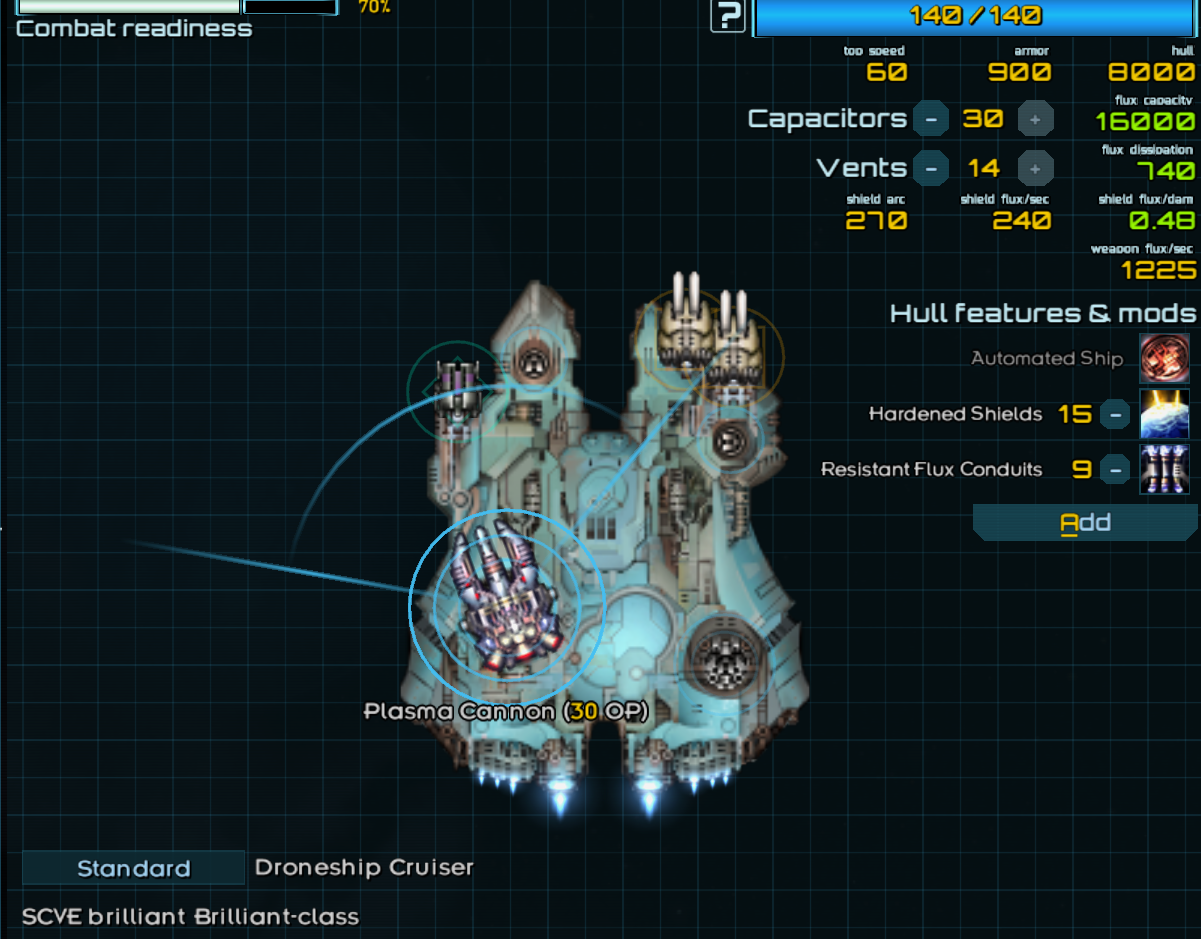1201x939 pixels.
Task: Open the question mark help button
Action: tap(729, 16)
